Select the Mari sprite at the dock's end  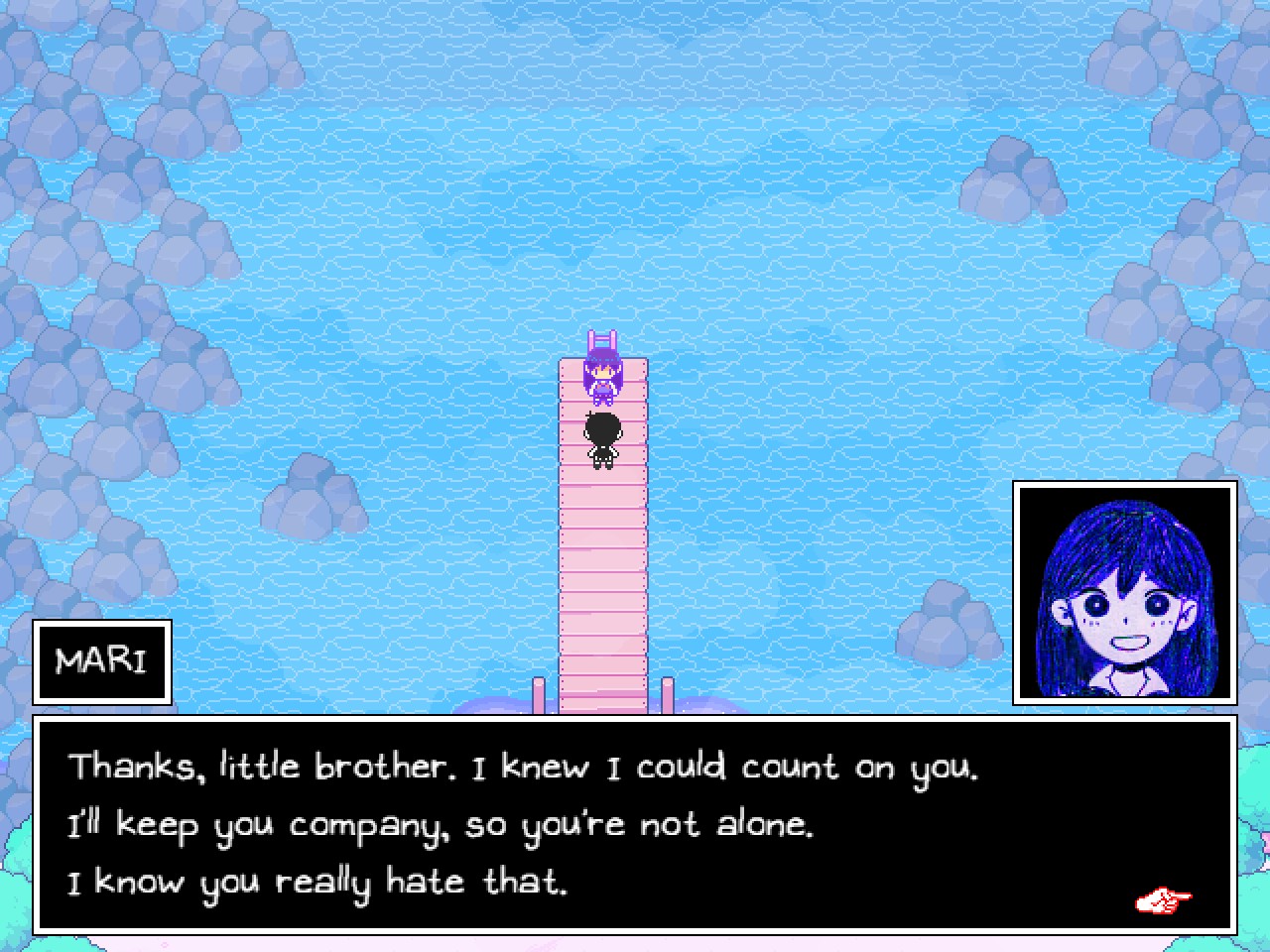tap(600, 380)
